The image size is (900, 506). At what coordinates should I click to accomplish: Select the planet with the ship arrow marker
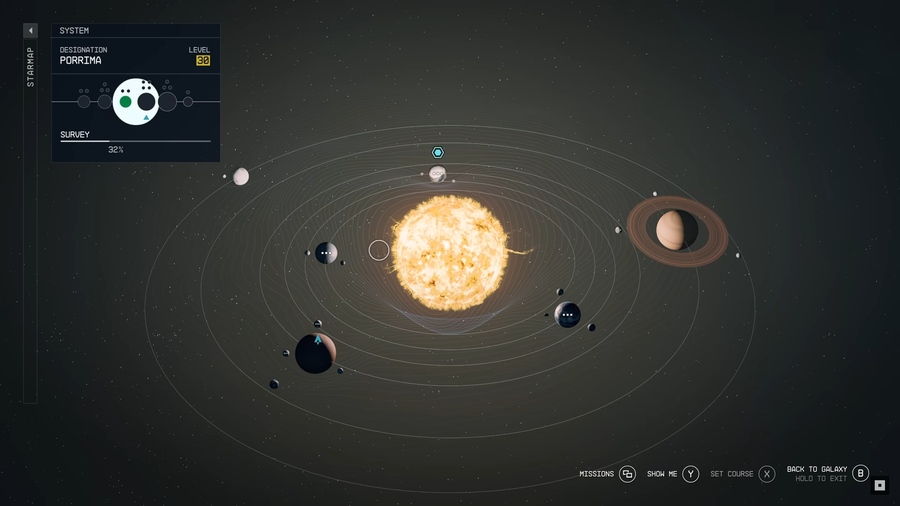tap(316, 353)
